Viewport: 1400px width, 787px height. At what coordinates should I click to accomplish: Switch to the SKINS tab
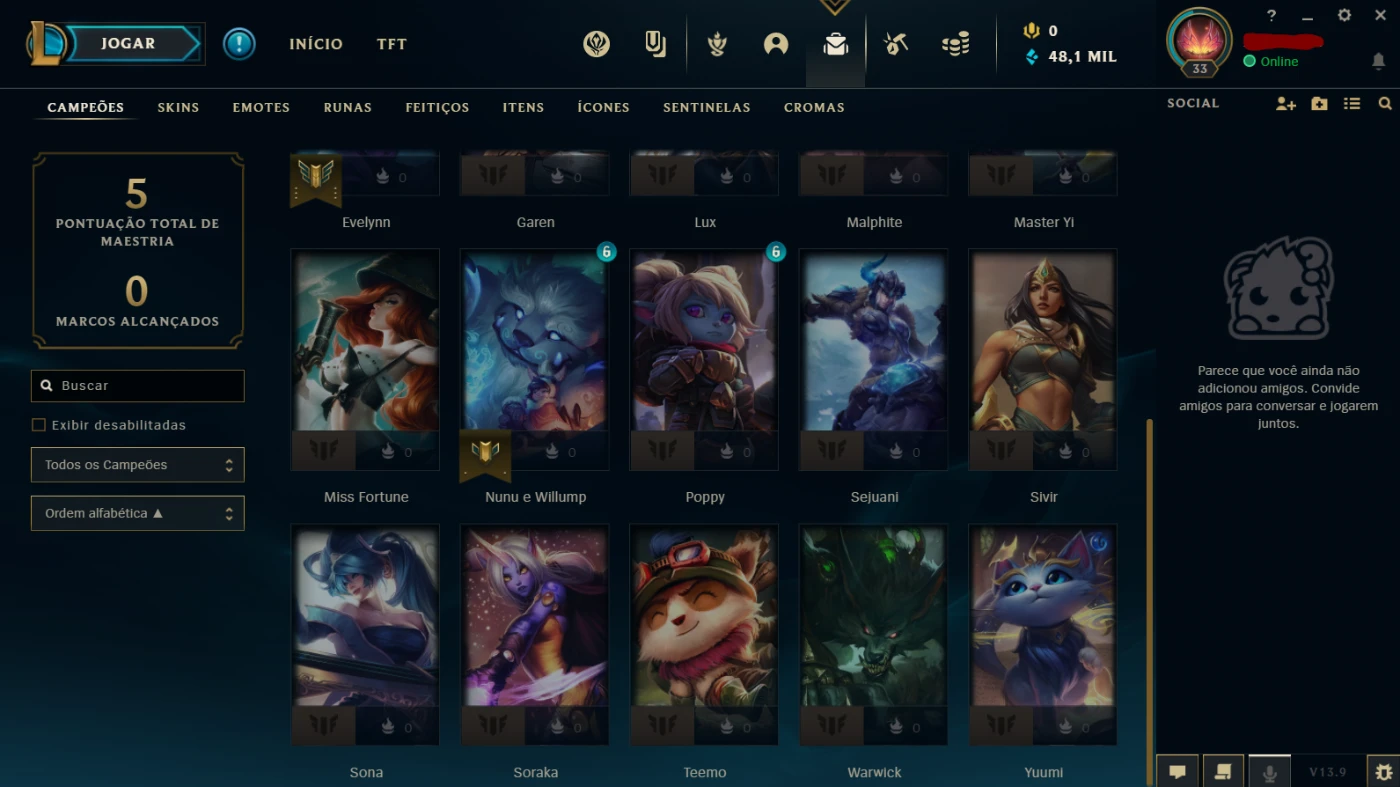coord(178,107)
